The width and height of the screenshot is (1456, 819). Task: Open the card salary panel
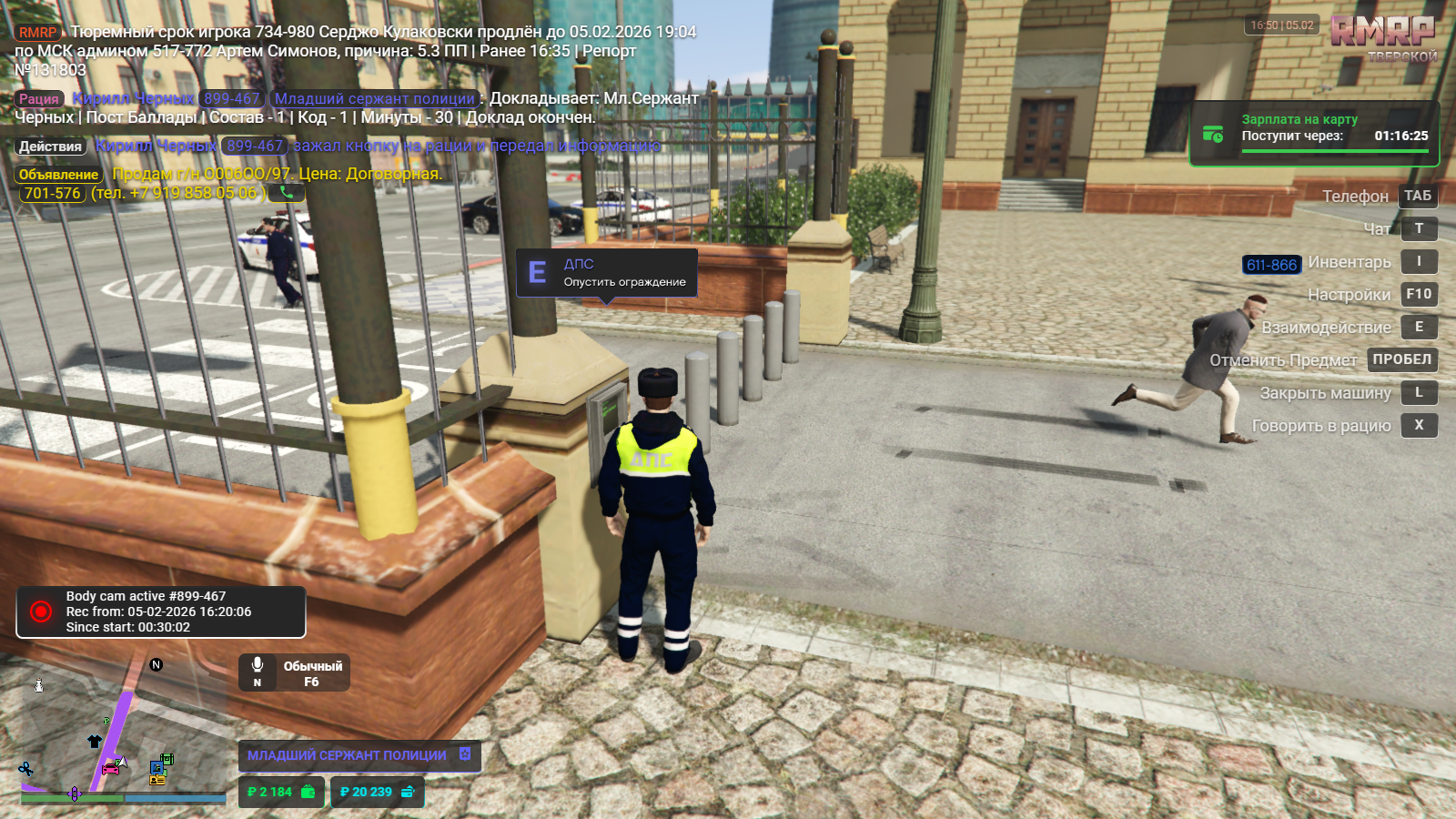tap(1313, 134)
